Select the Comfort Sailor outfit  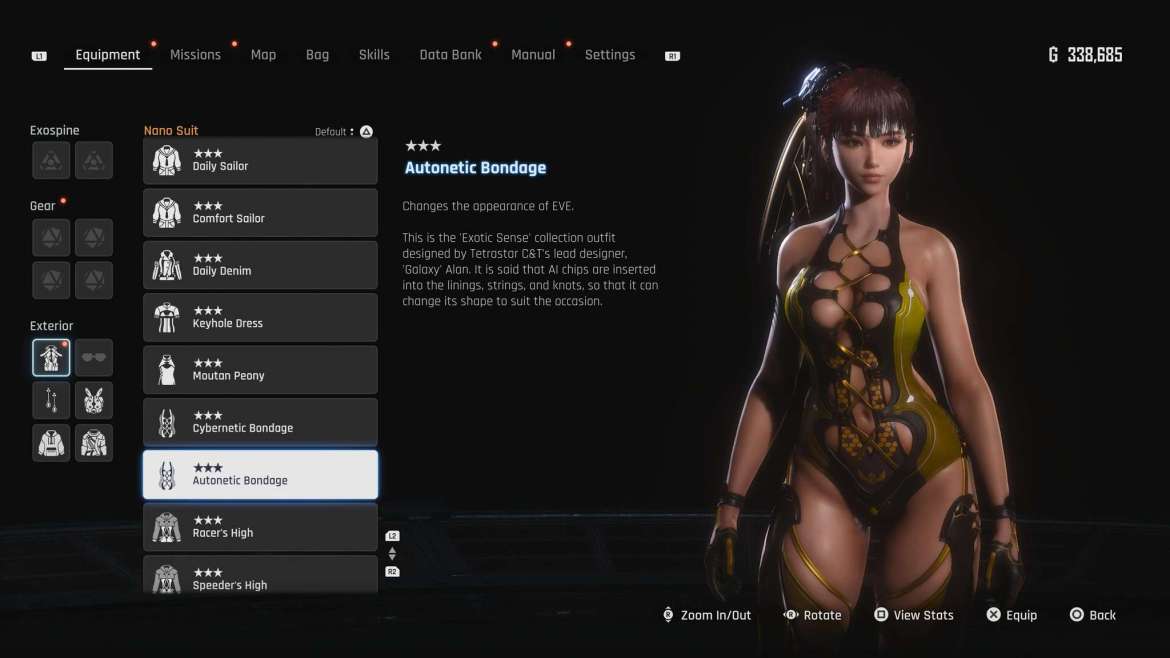pos(260,213)
